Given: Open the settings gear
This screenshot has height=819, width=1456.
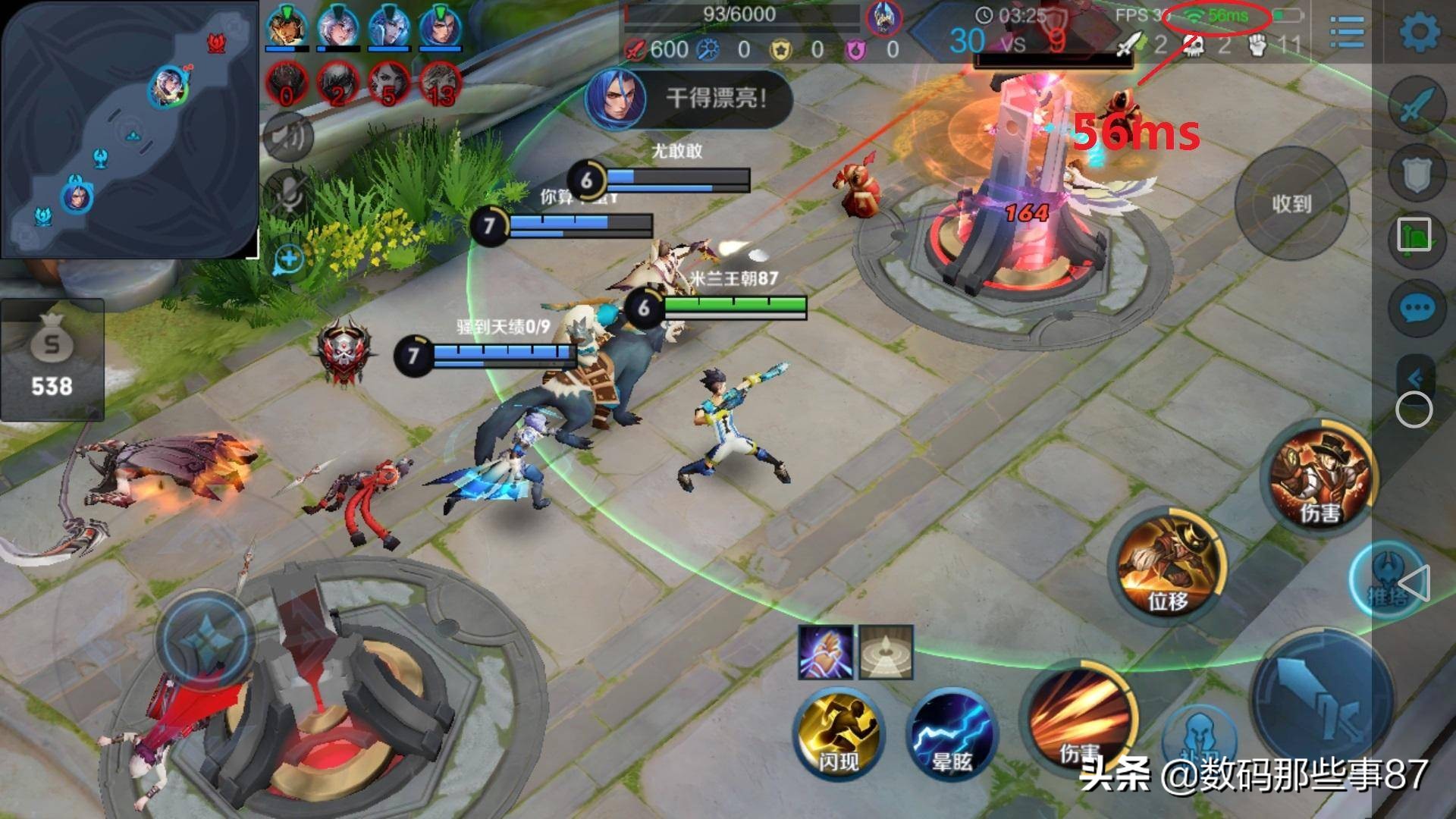Looking at the screenshot, I should click(x=1419, y=32).
